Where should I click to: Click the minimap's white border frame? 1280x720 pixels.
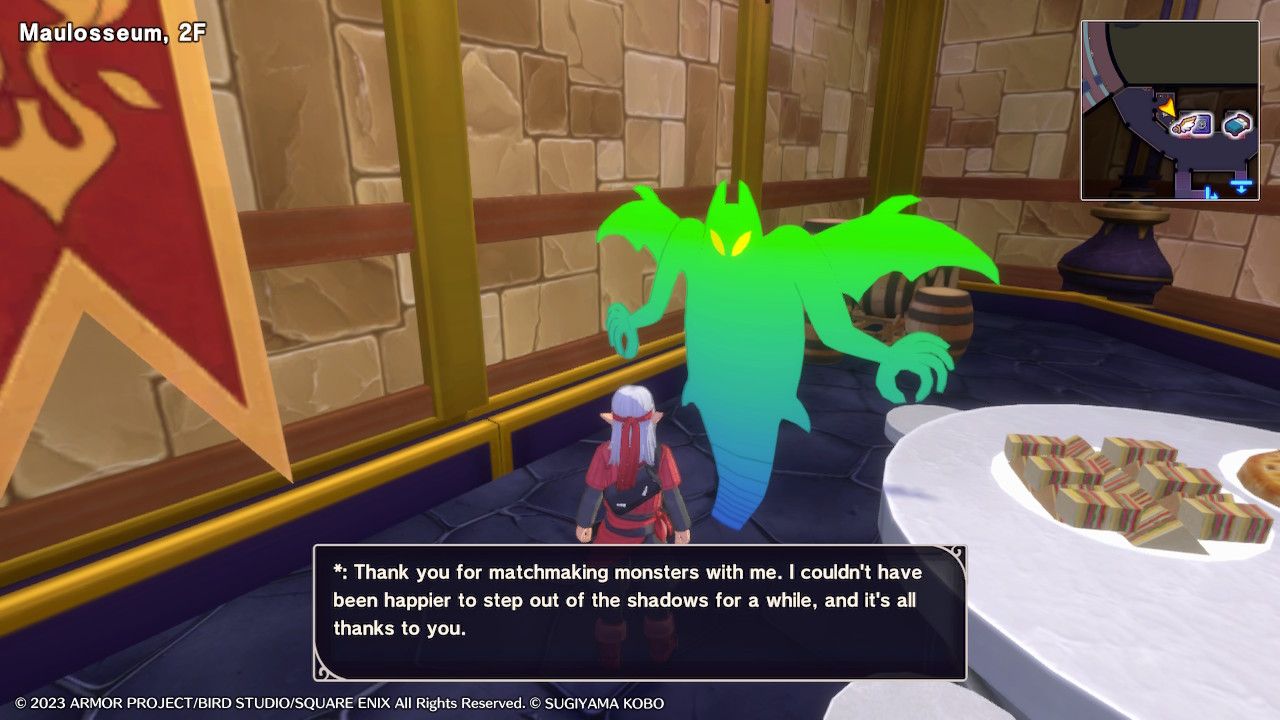click(x=1168, y=22)
